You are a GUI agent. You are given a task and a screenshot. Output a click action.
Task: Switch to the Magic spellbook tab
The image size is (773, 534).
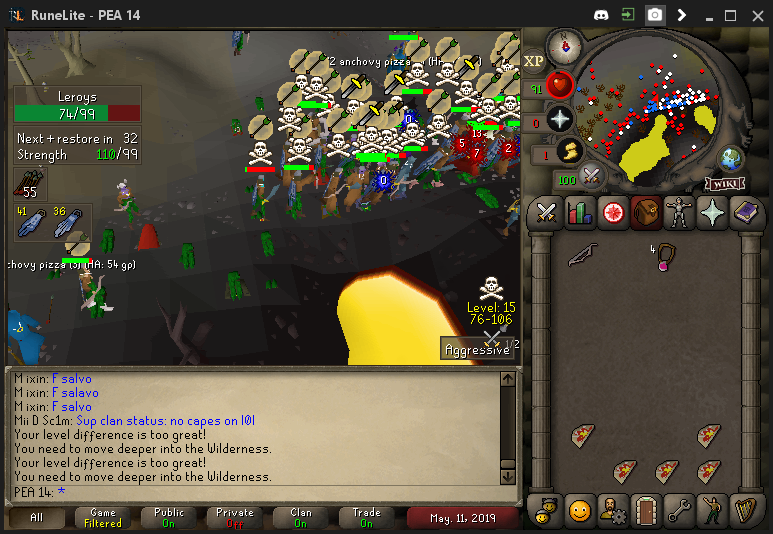tap(747, 213)
